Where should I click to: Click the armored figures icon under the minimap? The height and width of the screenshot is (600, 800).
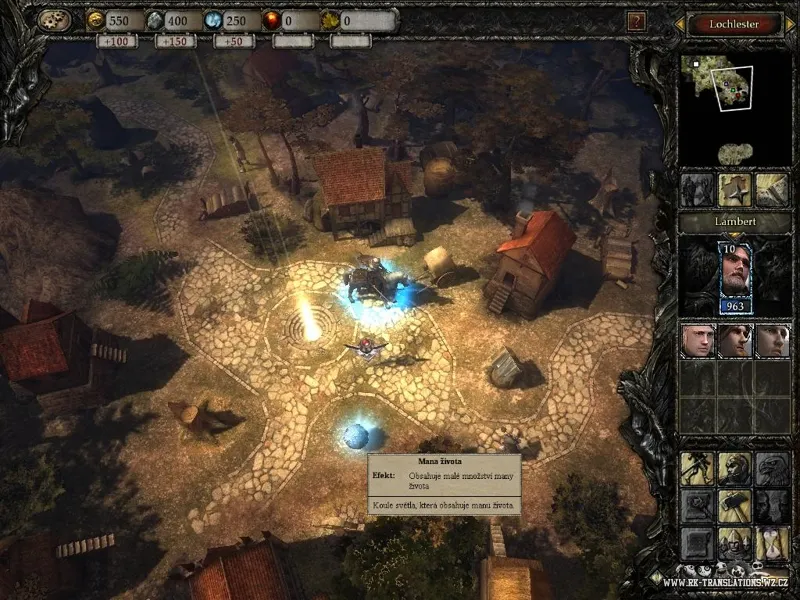pos(698,190)
